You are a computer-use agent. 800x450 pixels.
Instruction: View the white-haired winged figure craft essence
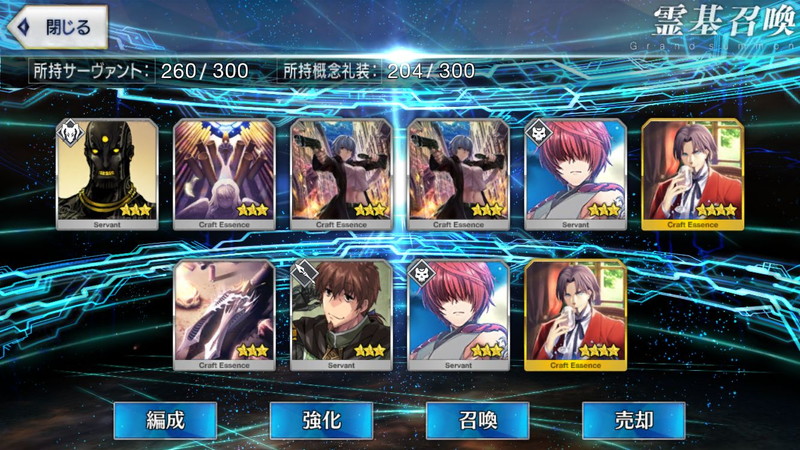[x=224, y=173]
